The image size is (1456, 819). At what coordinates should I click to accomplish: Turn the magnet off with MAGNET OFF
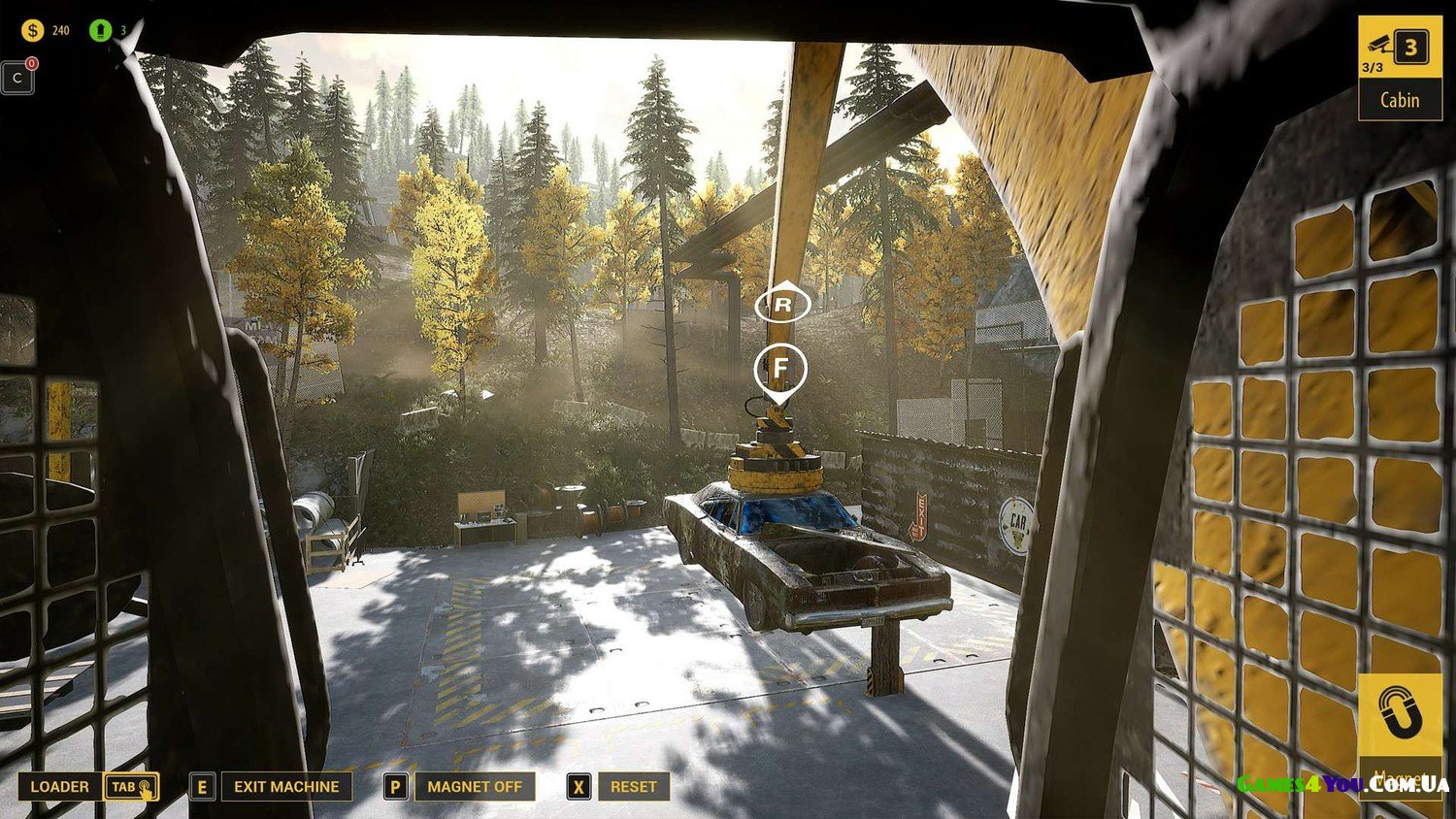pyautogui.click(x=474, y=786)
